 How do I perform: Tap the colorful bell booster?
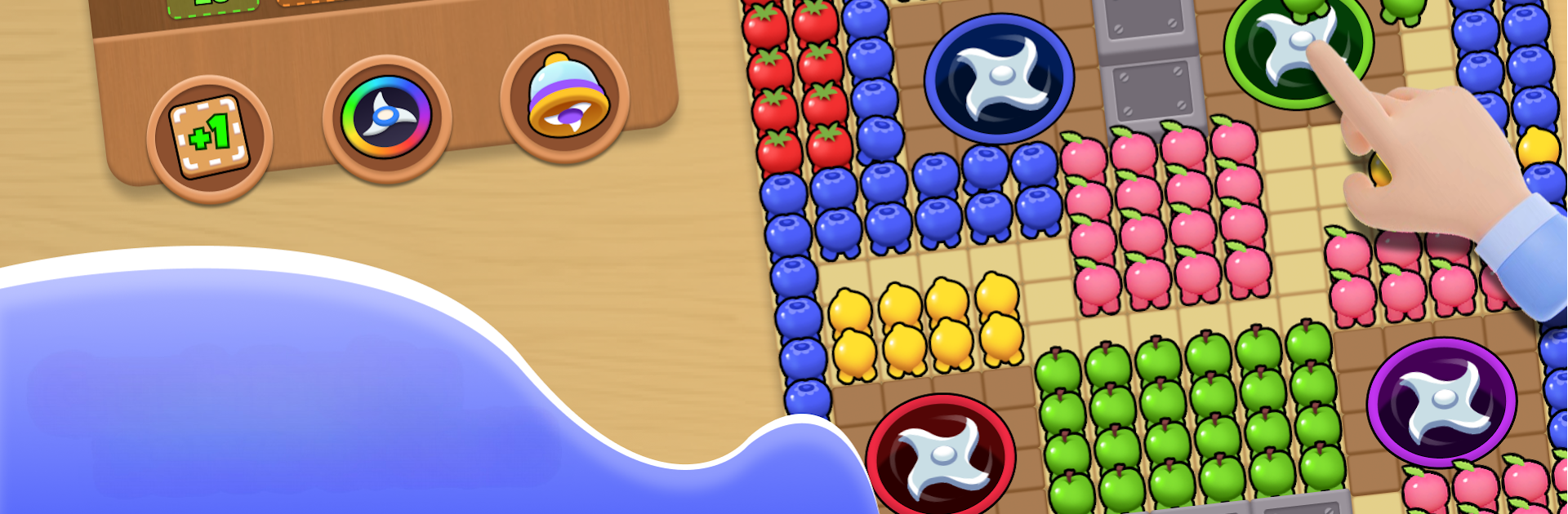(565, 99)
